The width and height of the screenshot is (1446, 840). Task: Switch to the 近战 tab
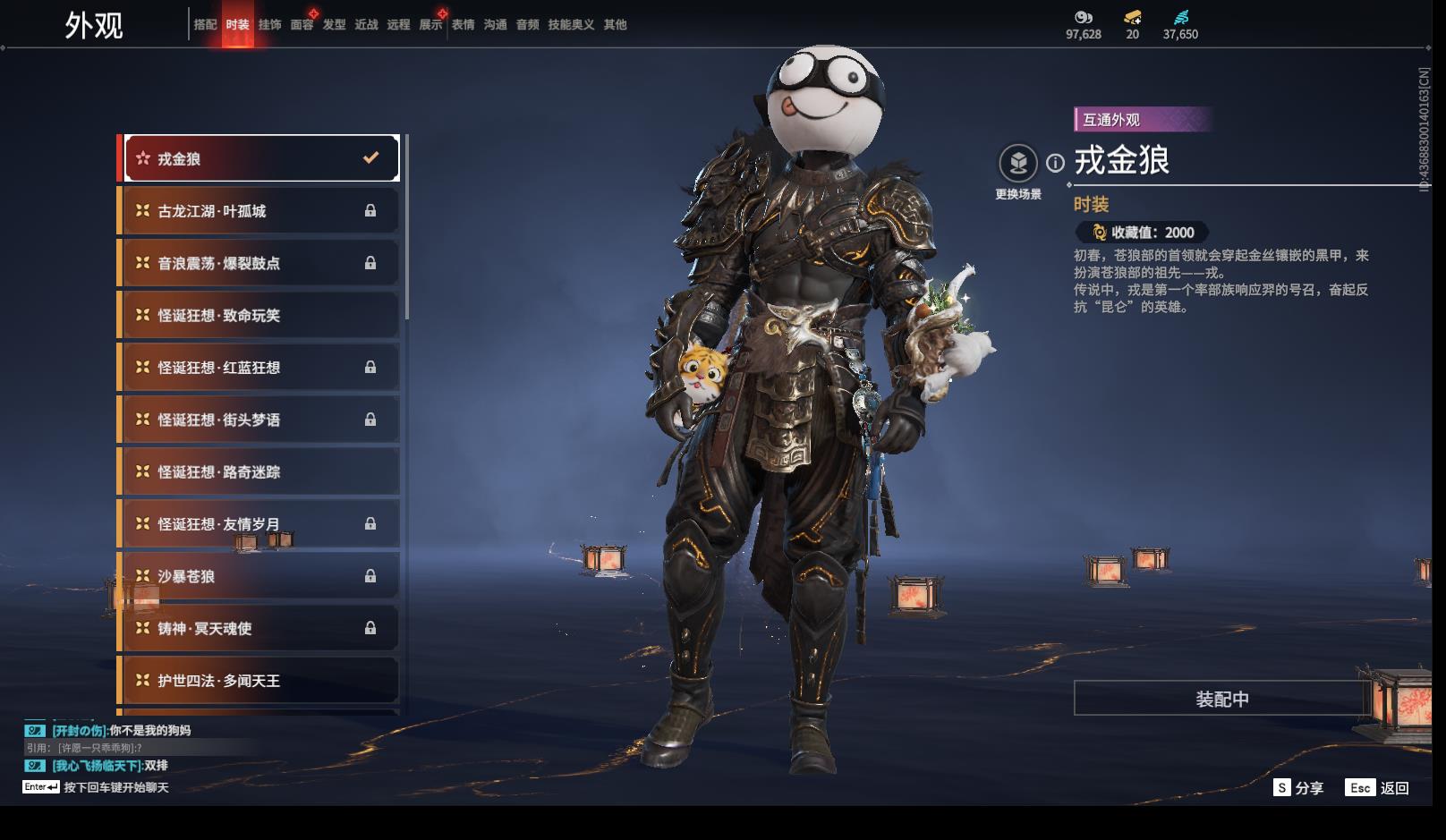366,25
